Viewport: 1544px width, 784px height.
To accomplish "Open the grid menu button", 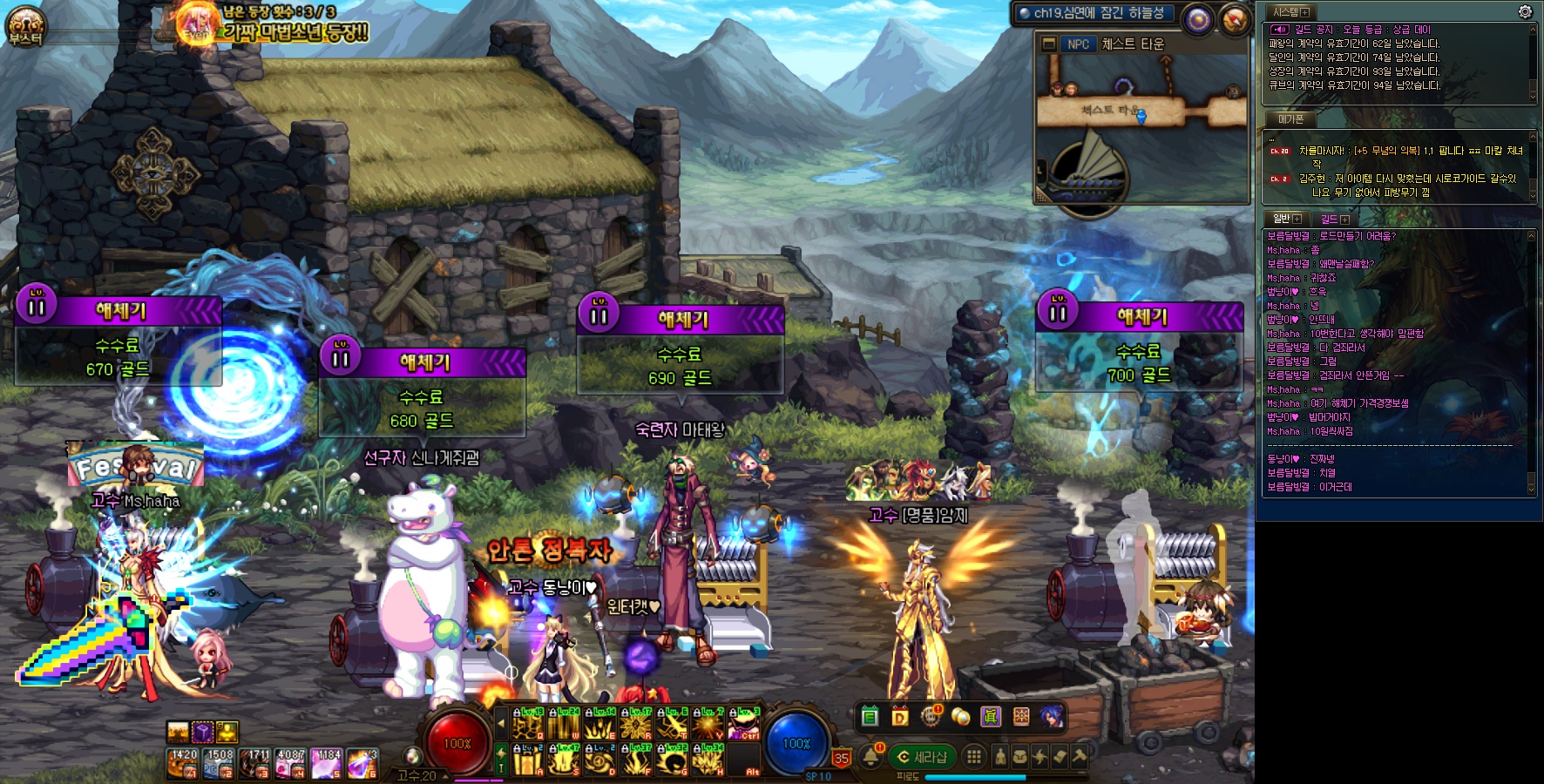I will pos(974,757).
